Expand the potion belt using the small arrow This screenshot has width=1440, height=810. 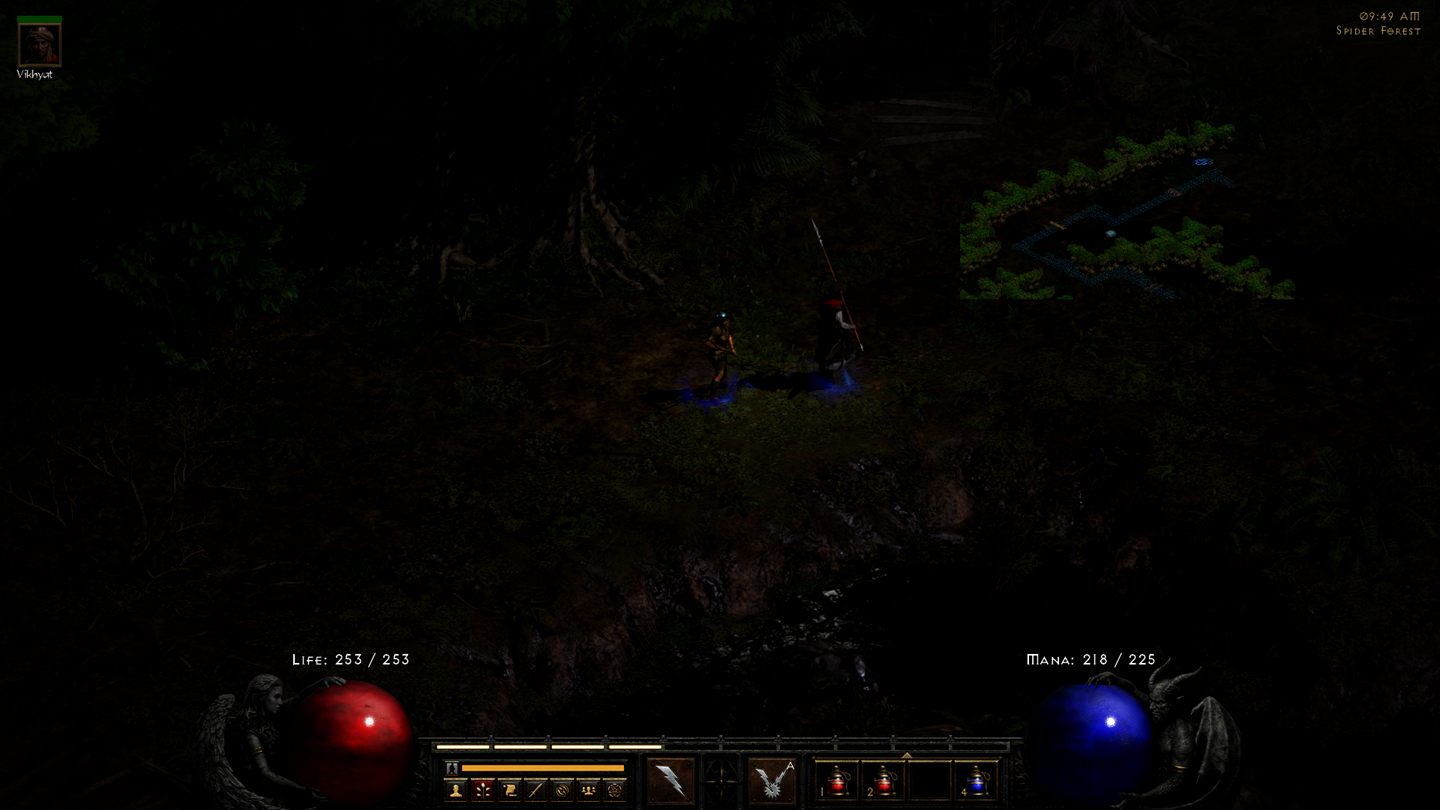click(x=908, y=754)
